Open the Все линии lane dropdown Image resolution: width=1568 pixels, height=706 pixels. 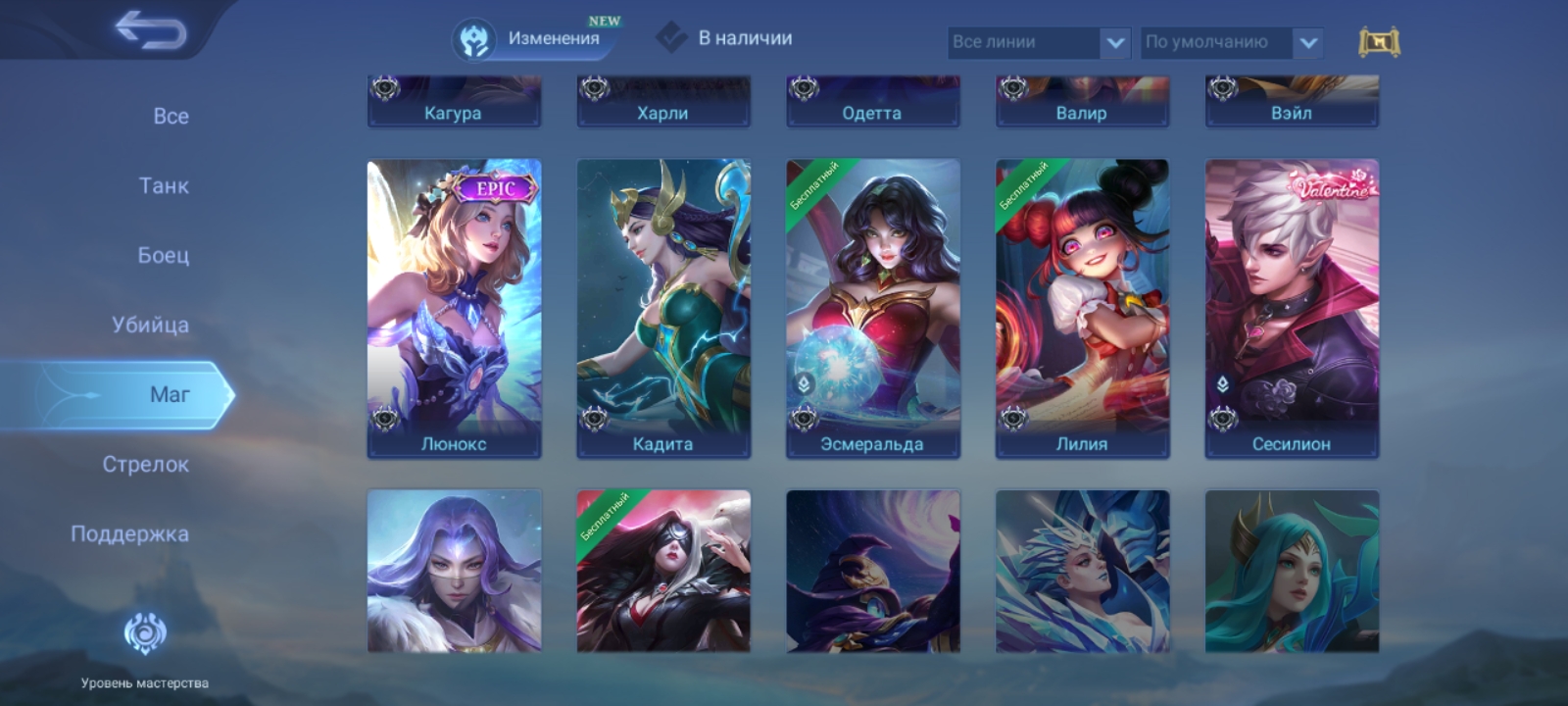(1038, 42)
